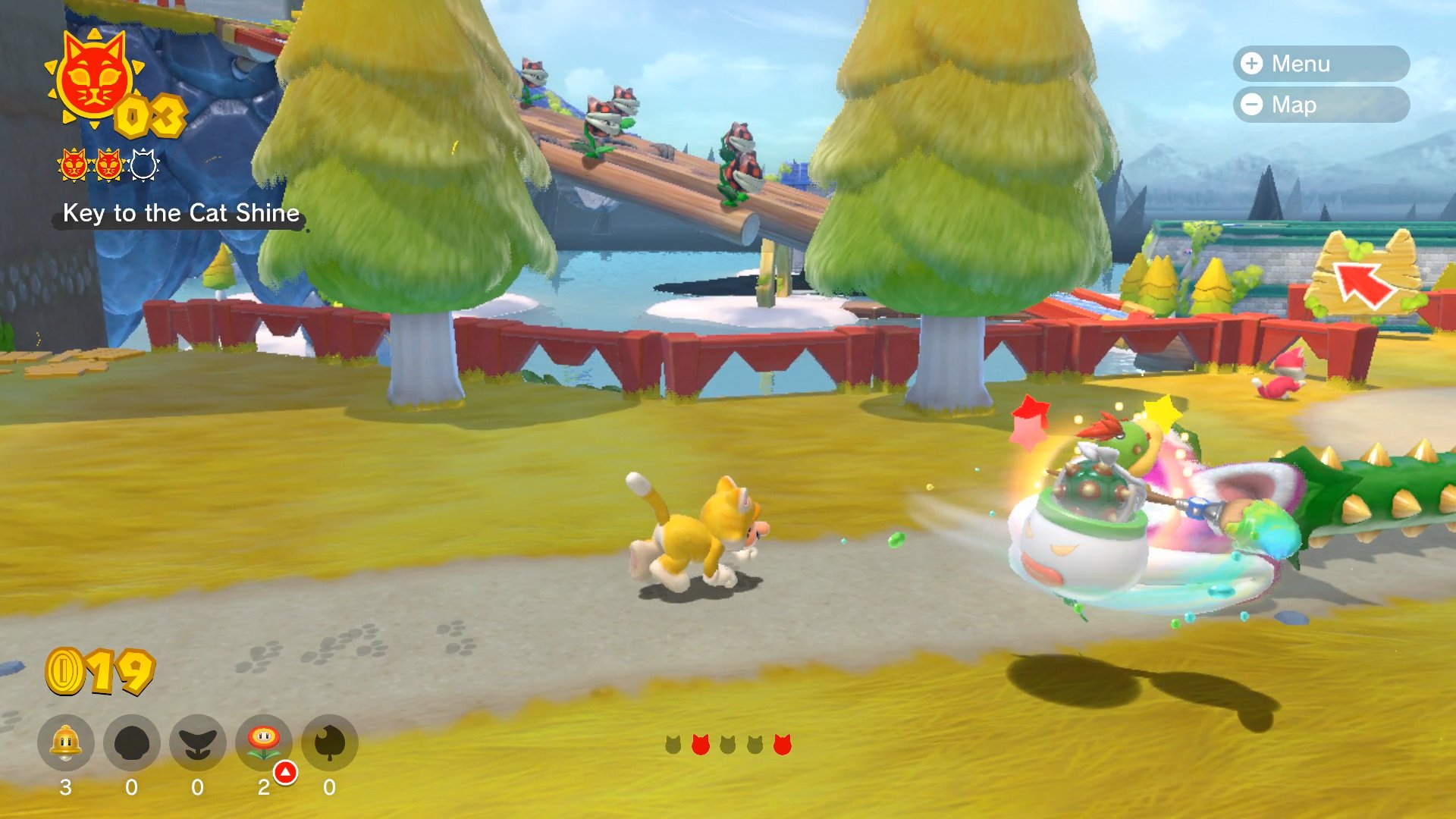Choose the empty Super Mushroom item slot
The image size is (1456, 819).
coord(132,743)
